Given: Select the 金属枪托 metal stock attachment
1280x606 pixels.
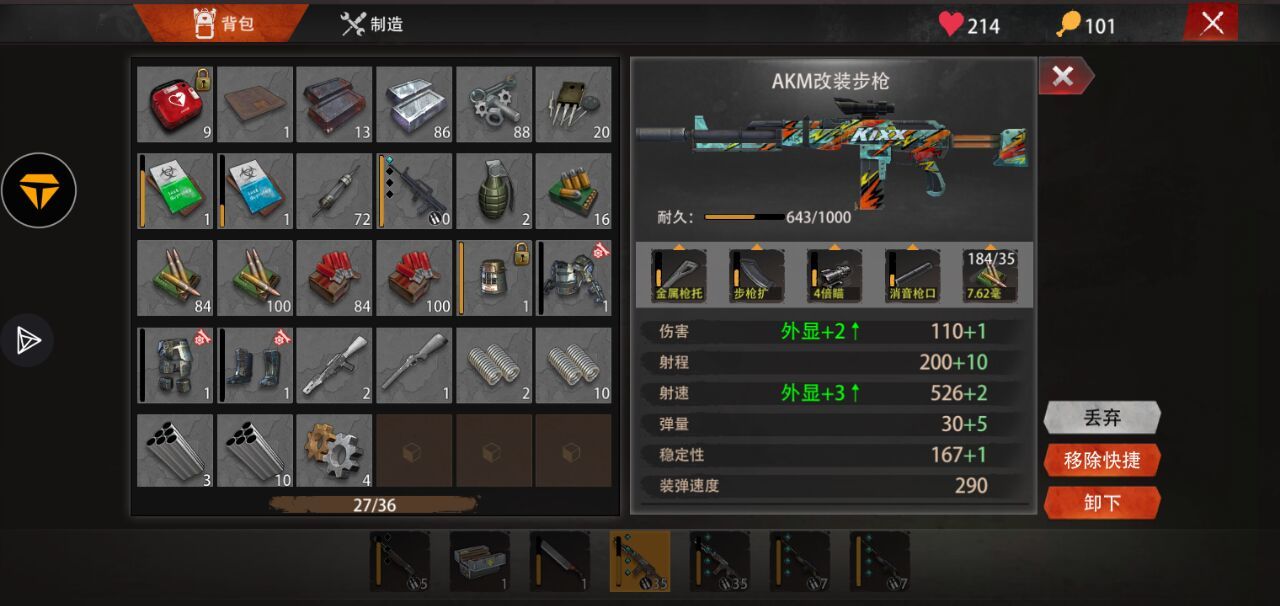Looking at the screenshot, I should click(x=680, y=275).
